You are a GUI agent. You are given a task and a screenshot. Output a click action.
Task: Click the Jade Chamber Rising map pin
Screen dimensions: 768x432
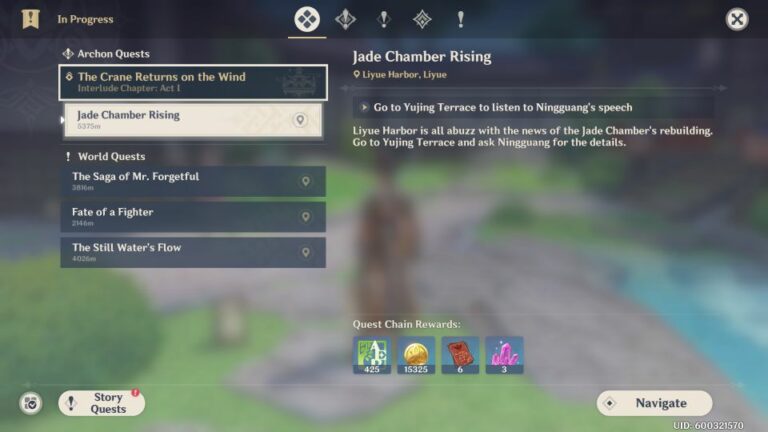[299, 120]
